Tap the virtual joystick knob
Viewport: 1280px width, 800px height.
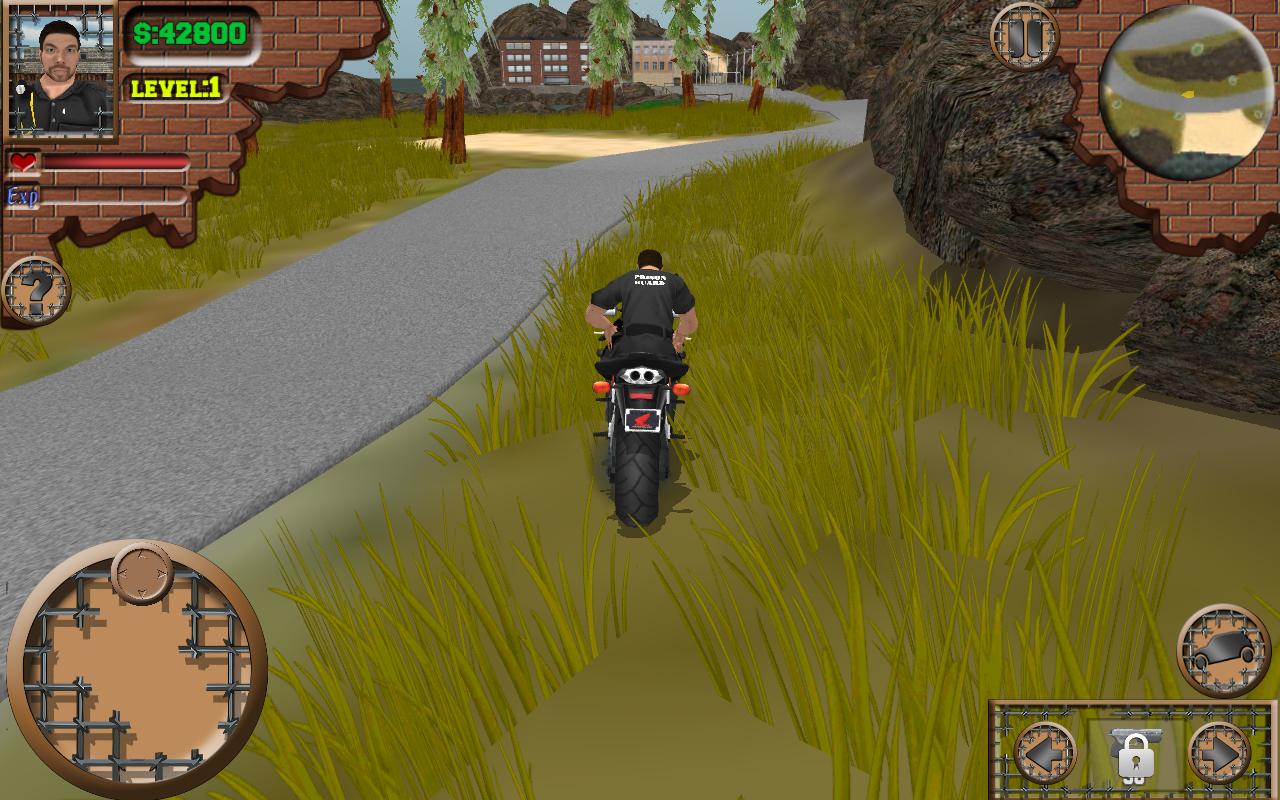tap(142, 572)
